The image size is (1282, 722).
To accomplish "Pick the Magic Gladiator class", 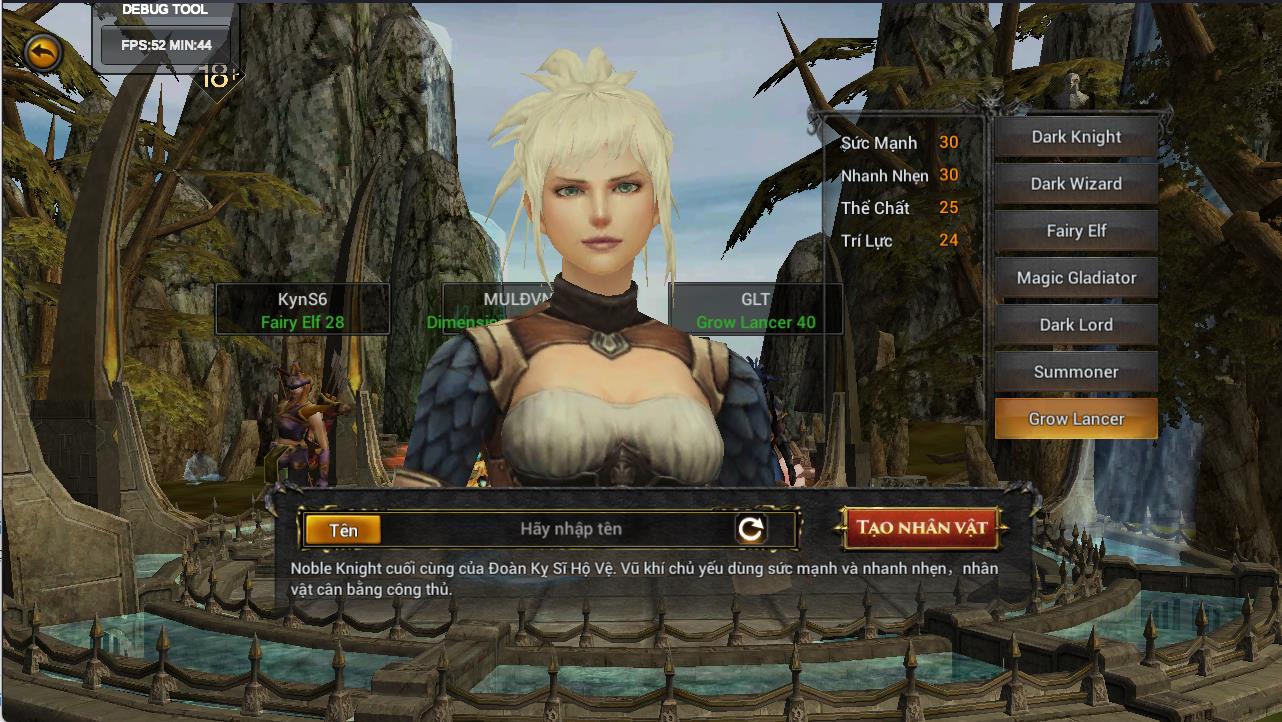I will pos(1076,278).
